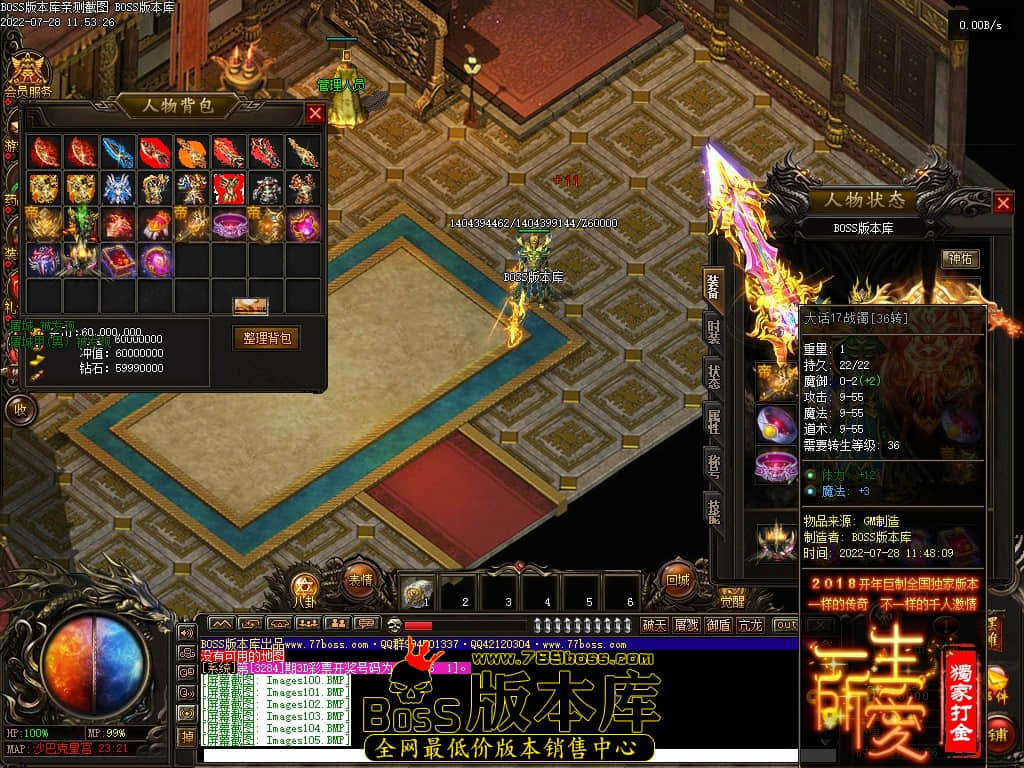Select the 装备 equipment tab
This screenshot has width=1024, height=768.
click(x=714, y=287)
